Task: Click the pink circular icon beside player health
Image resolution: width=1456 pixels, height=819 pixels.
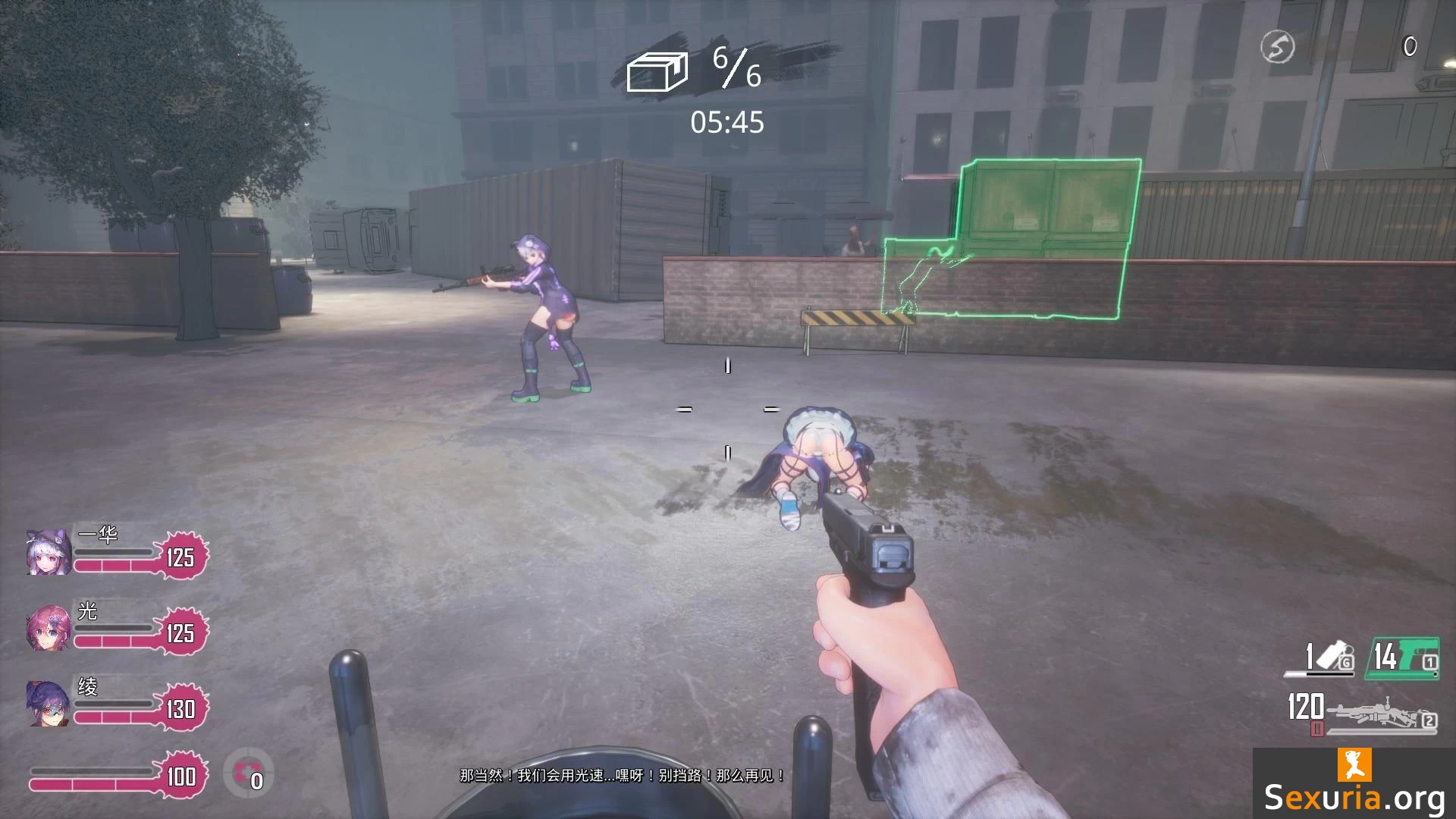Action: coord(248,773)
